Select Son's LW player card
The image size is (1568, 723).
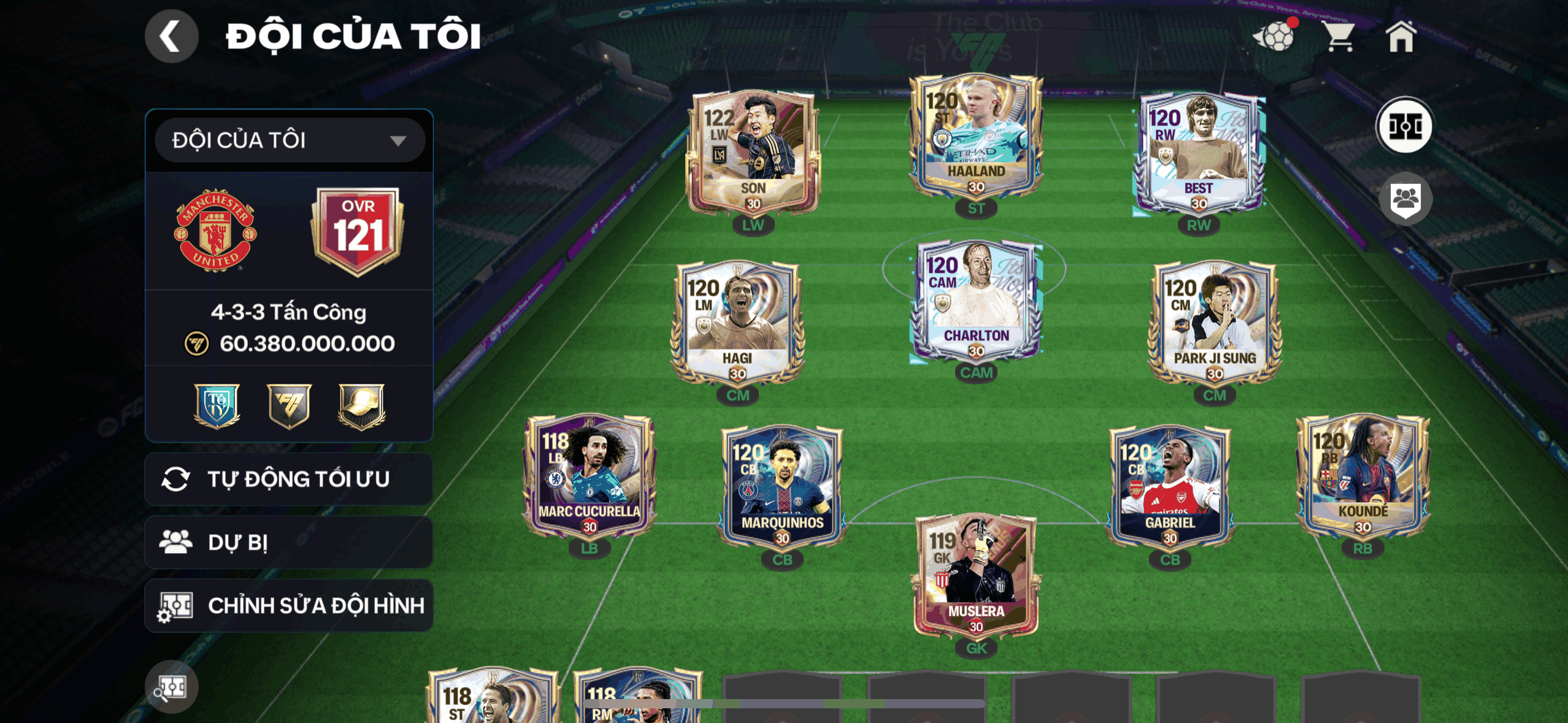click(x=753, y=153)
